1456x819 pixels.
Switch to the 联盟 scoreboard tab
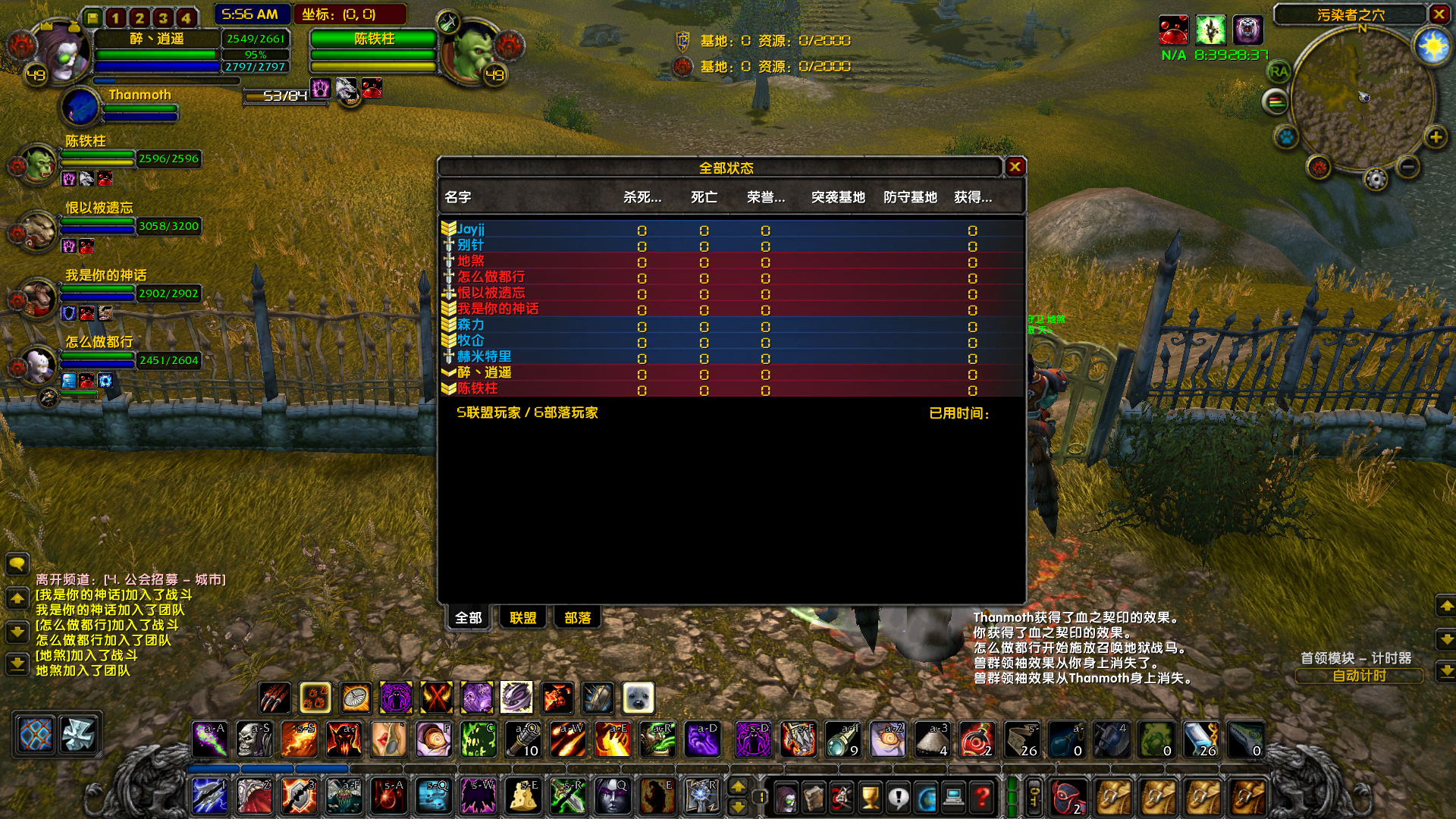tap(522, 617)
